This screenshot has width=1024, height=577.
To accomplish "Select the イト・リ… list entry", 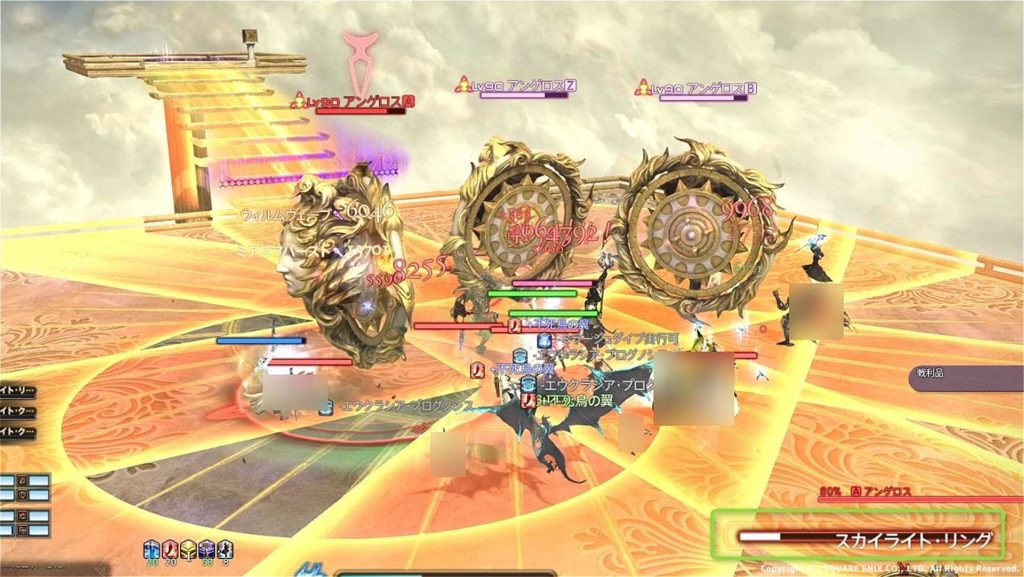I will coord(16,391).
